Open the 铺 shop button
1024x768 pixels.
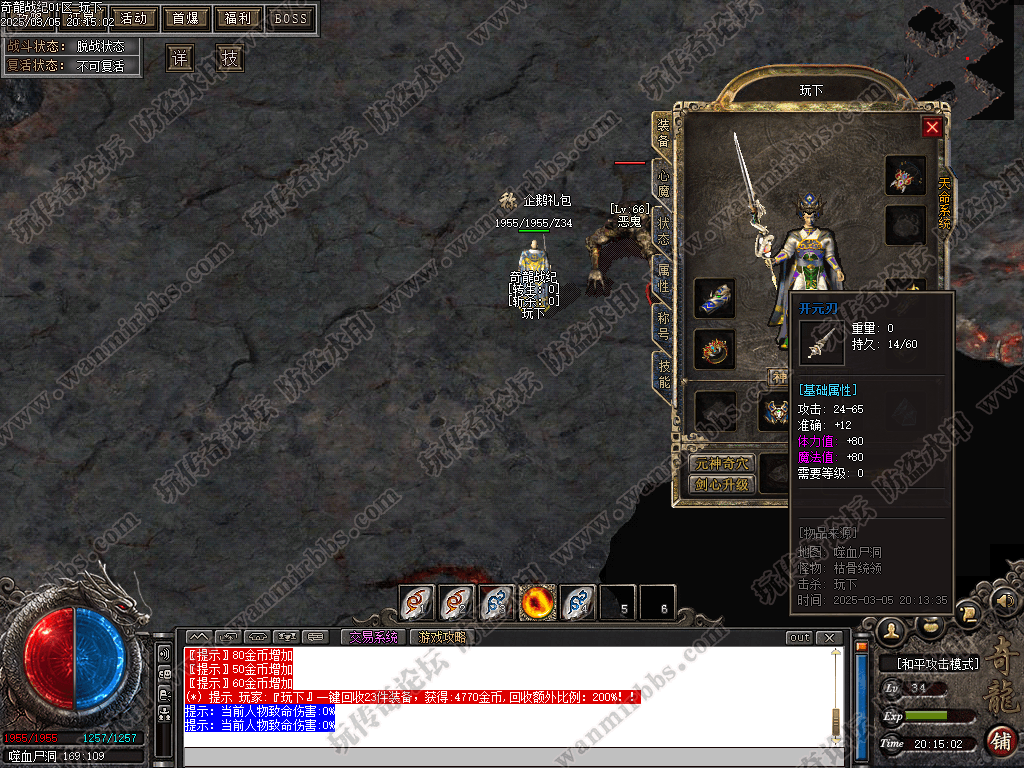point(1000,741)
